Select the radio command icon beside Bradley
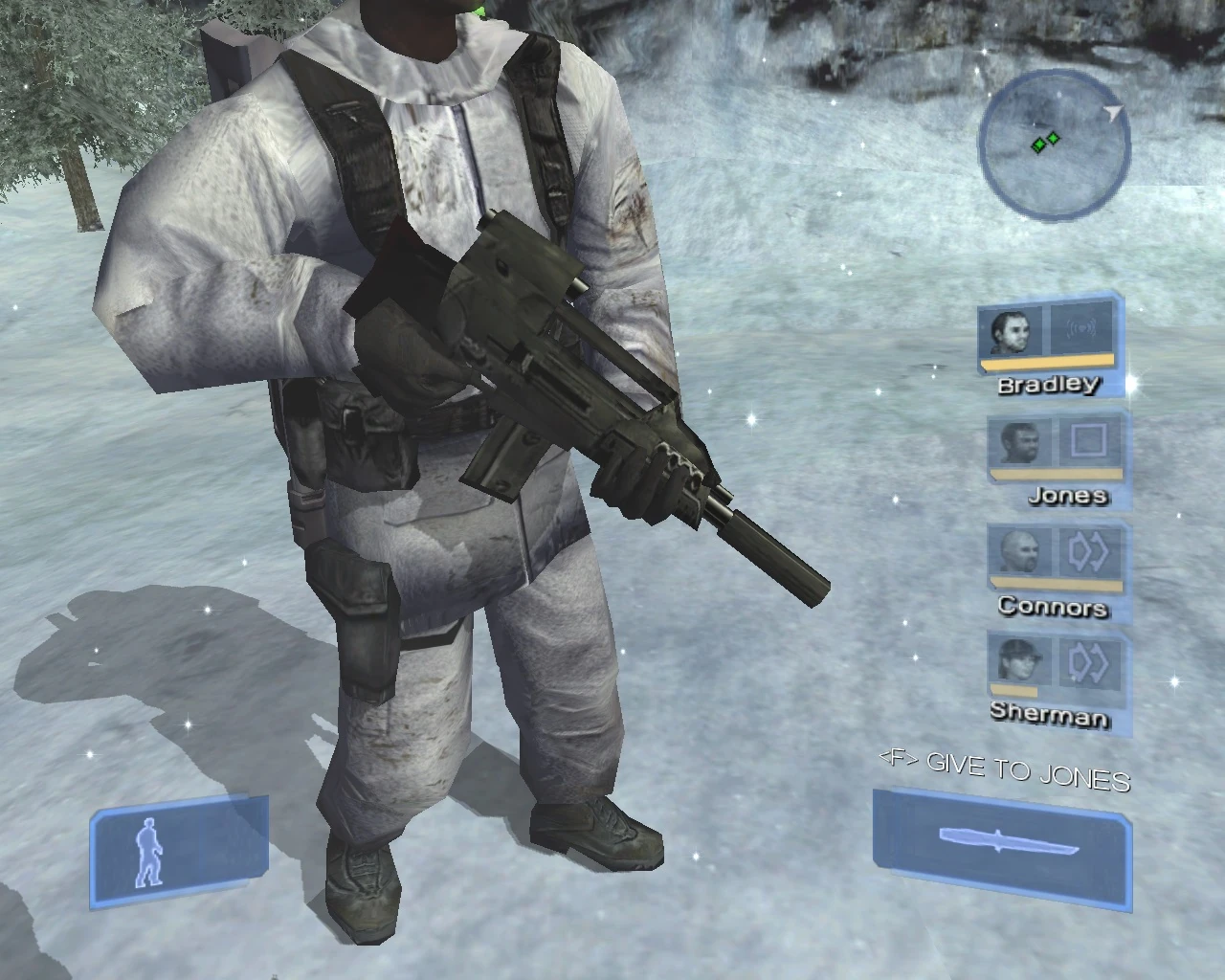Image resolution: width=1225 pixels, height=980 pixels. click(x=1082, y=331)
